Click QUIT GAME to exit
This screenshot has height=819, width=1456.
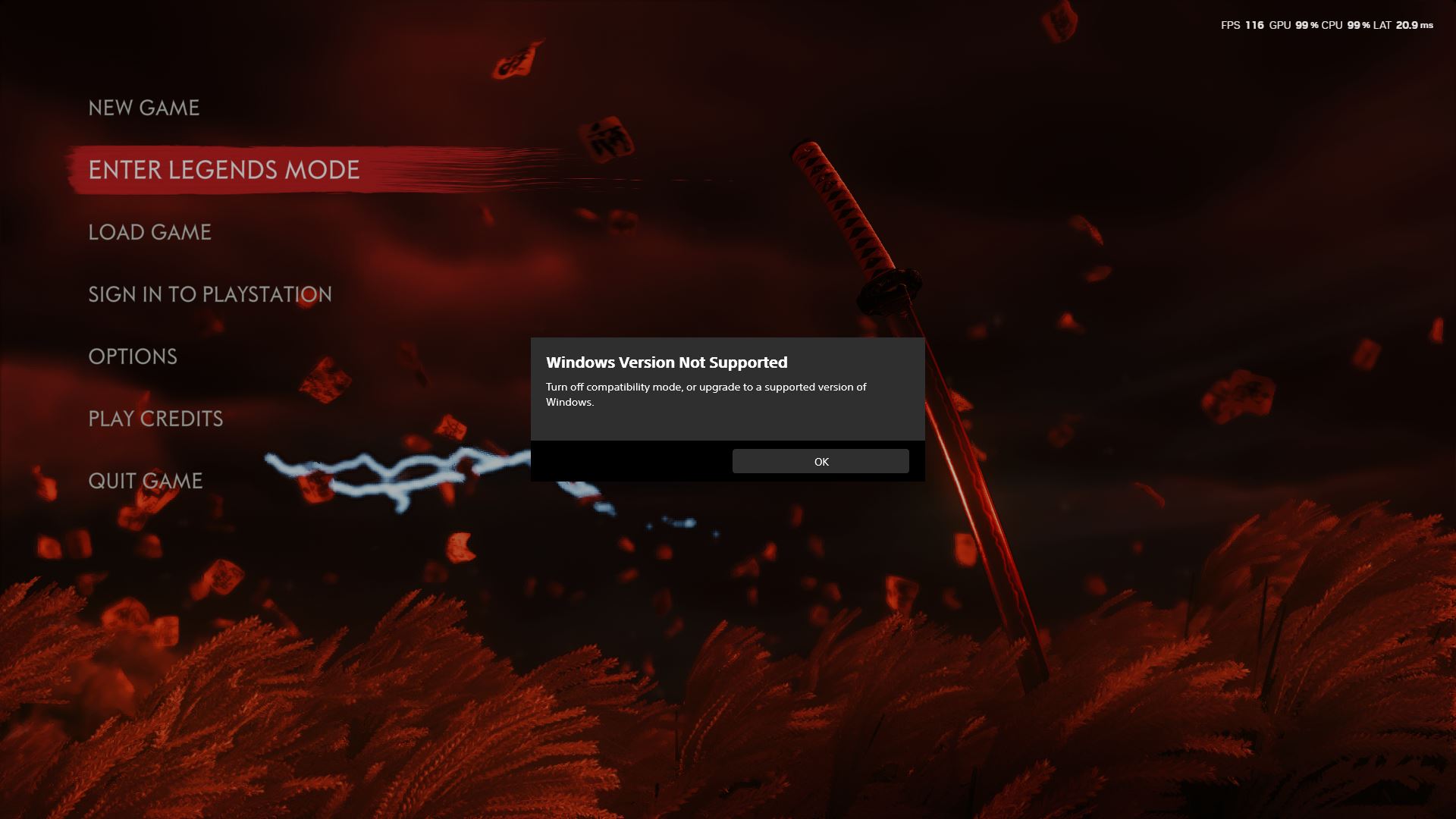click(146, 480)
